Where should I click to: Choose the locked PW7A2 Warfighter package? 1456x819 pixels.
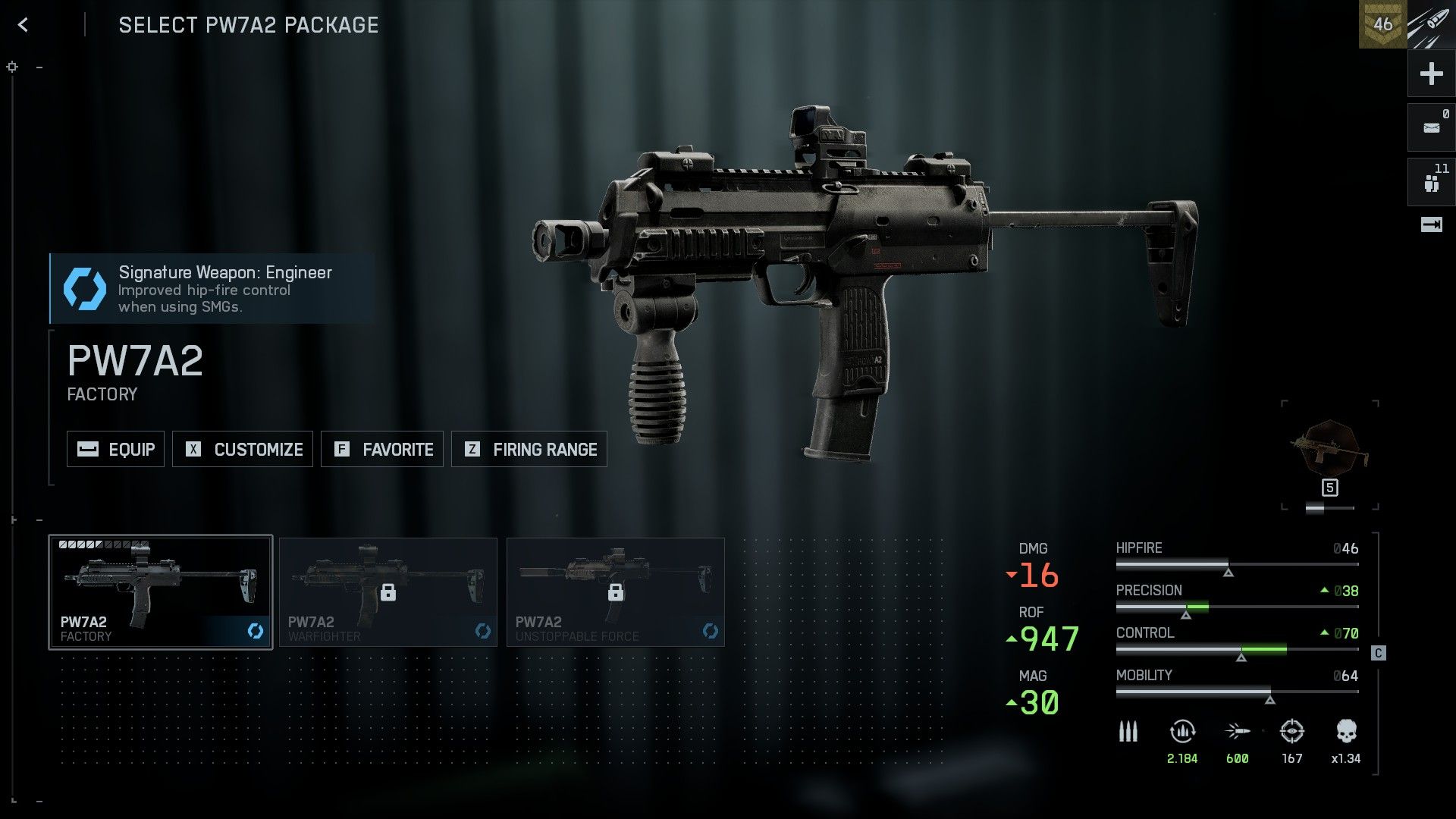coord(388,592)
